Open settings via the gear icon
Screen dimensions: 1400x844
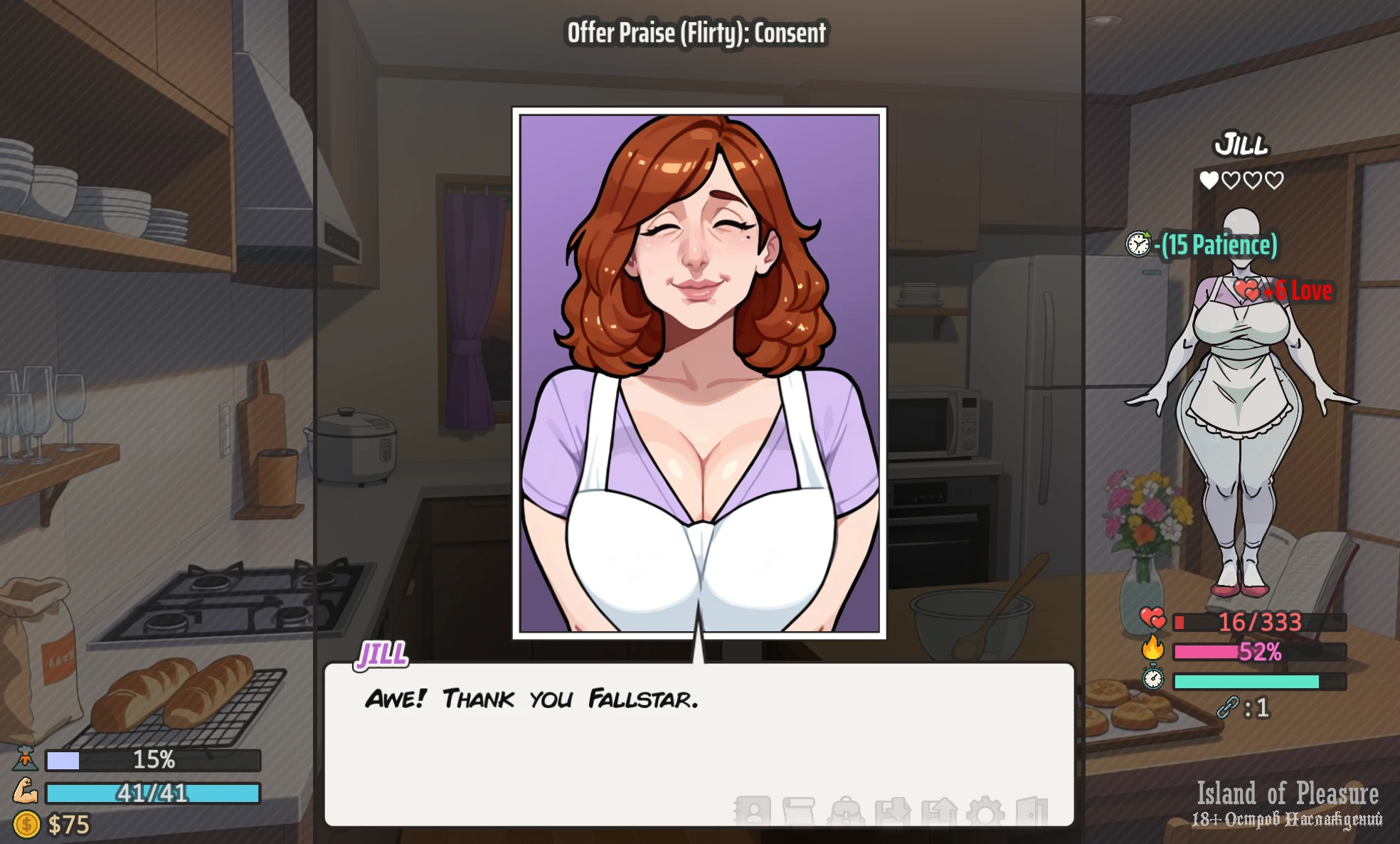pyautogui.click(x=986, y=811)
